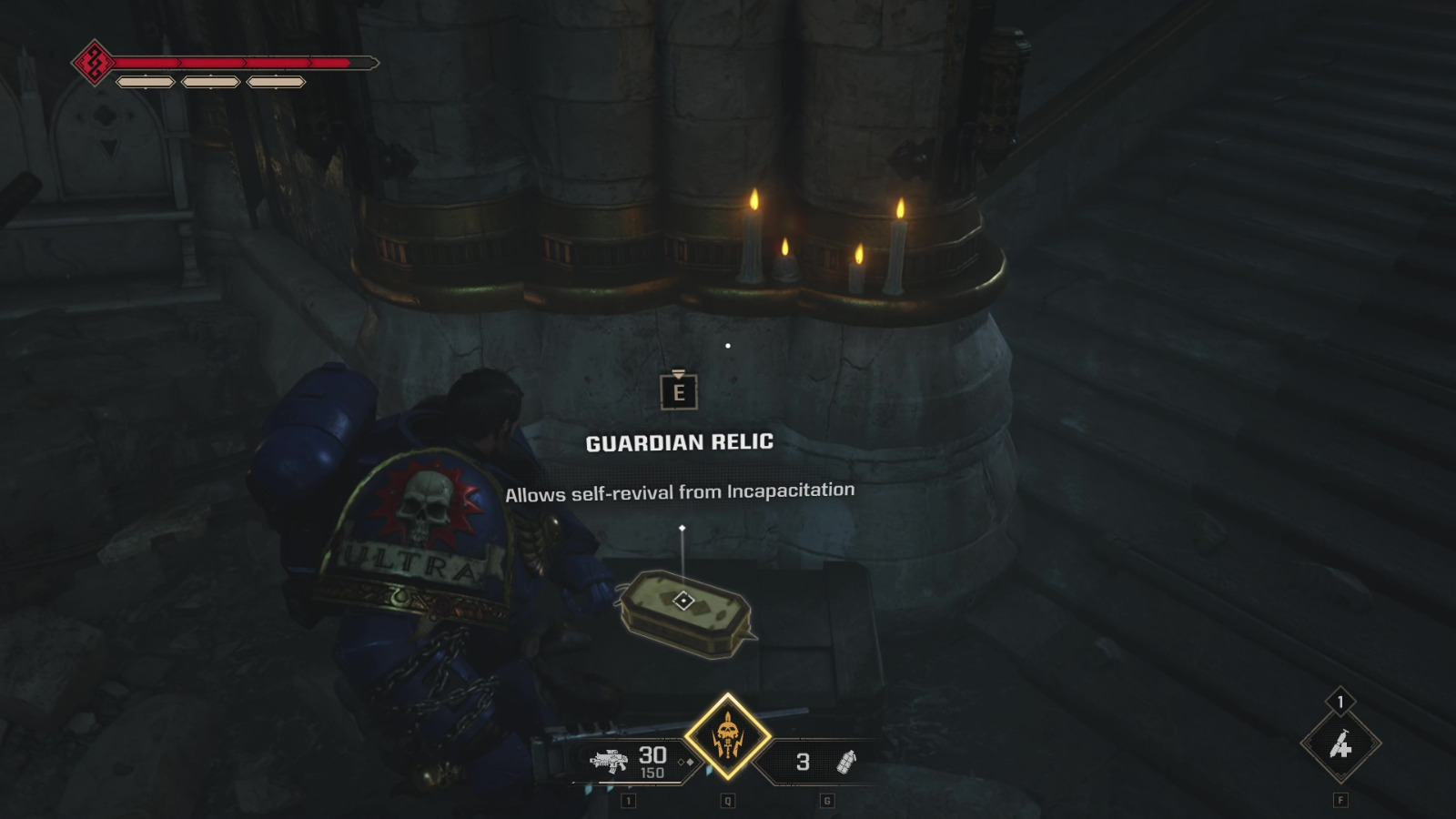Toggle the first armor segment under the health bar
Screen dimensions: 1456x819
pos(145,82)
